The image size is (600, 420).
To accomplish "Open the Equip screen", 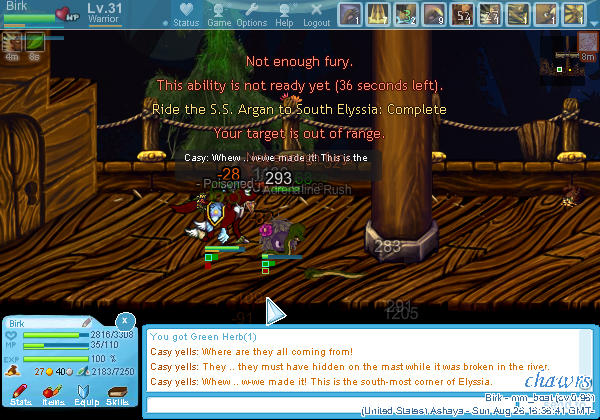I will pyautogui.click(x=85, y=394).
